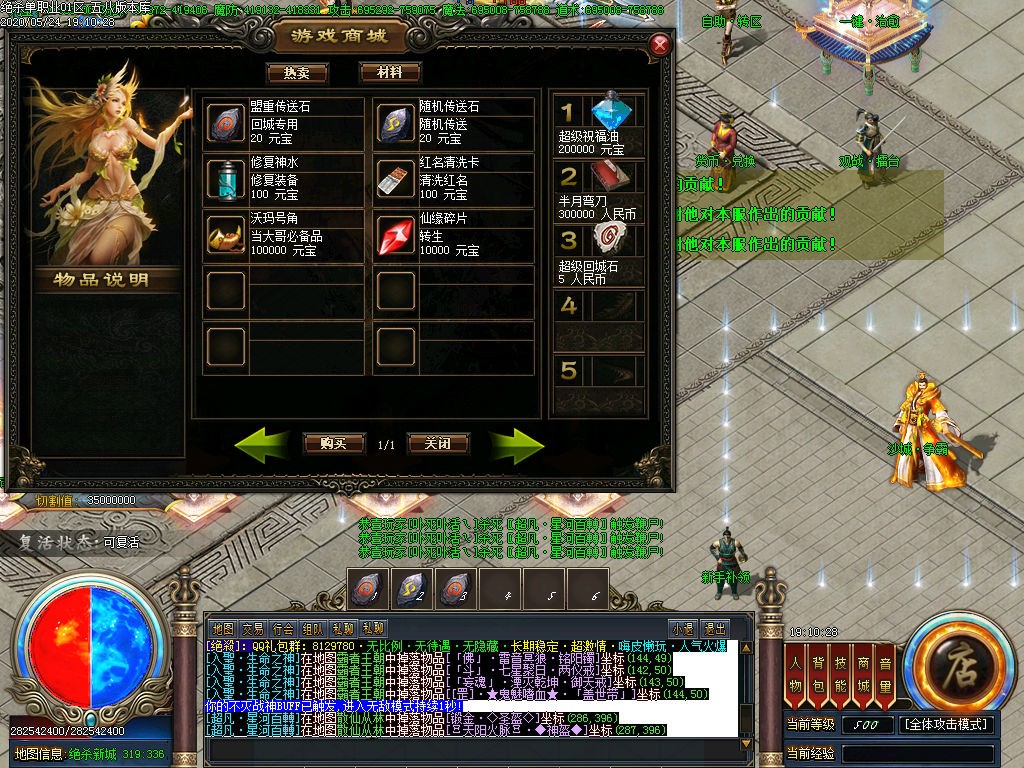Select the 红名清洗卡 item
1024x768 pixels.
pos(396,179)
